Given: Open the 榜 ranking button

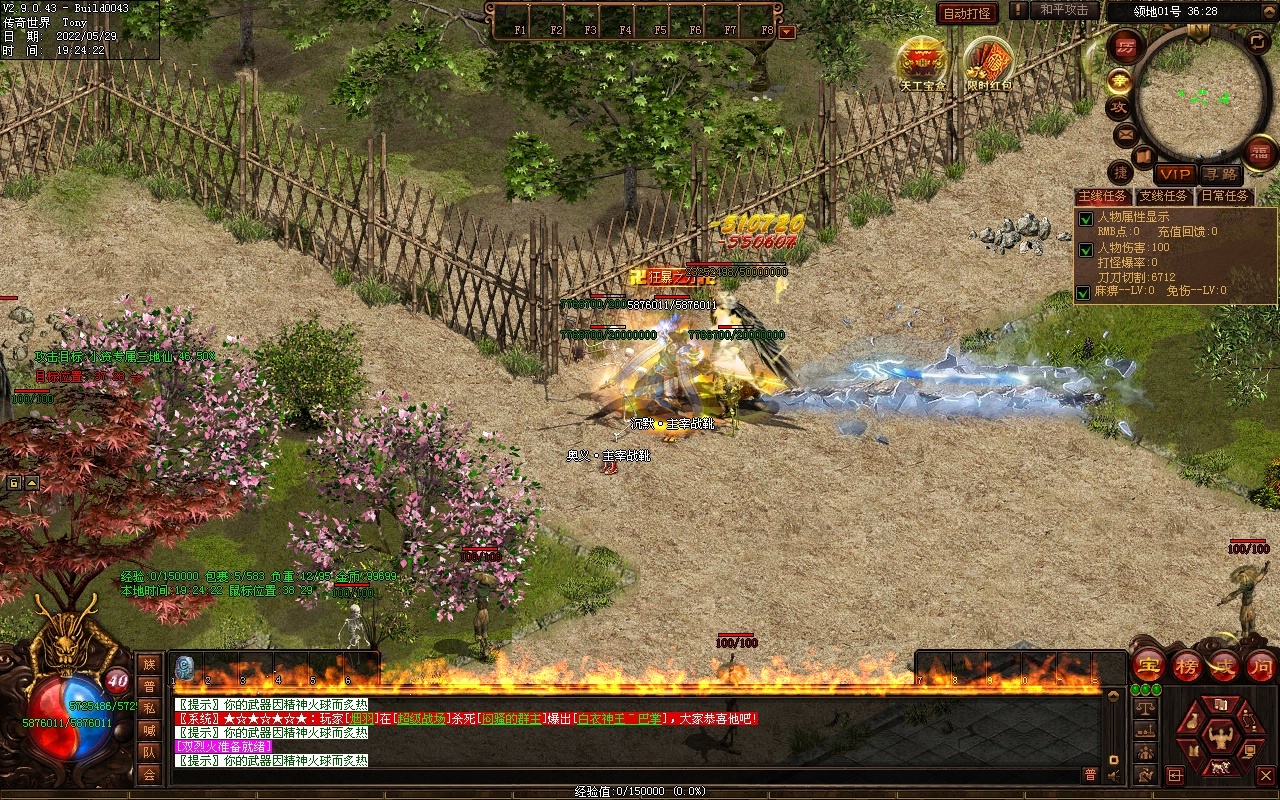Looking at the screenshot, I should [1187, 665].
